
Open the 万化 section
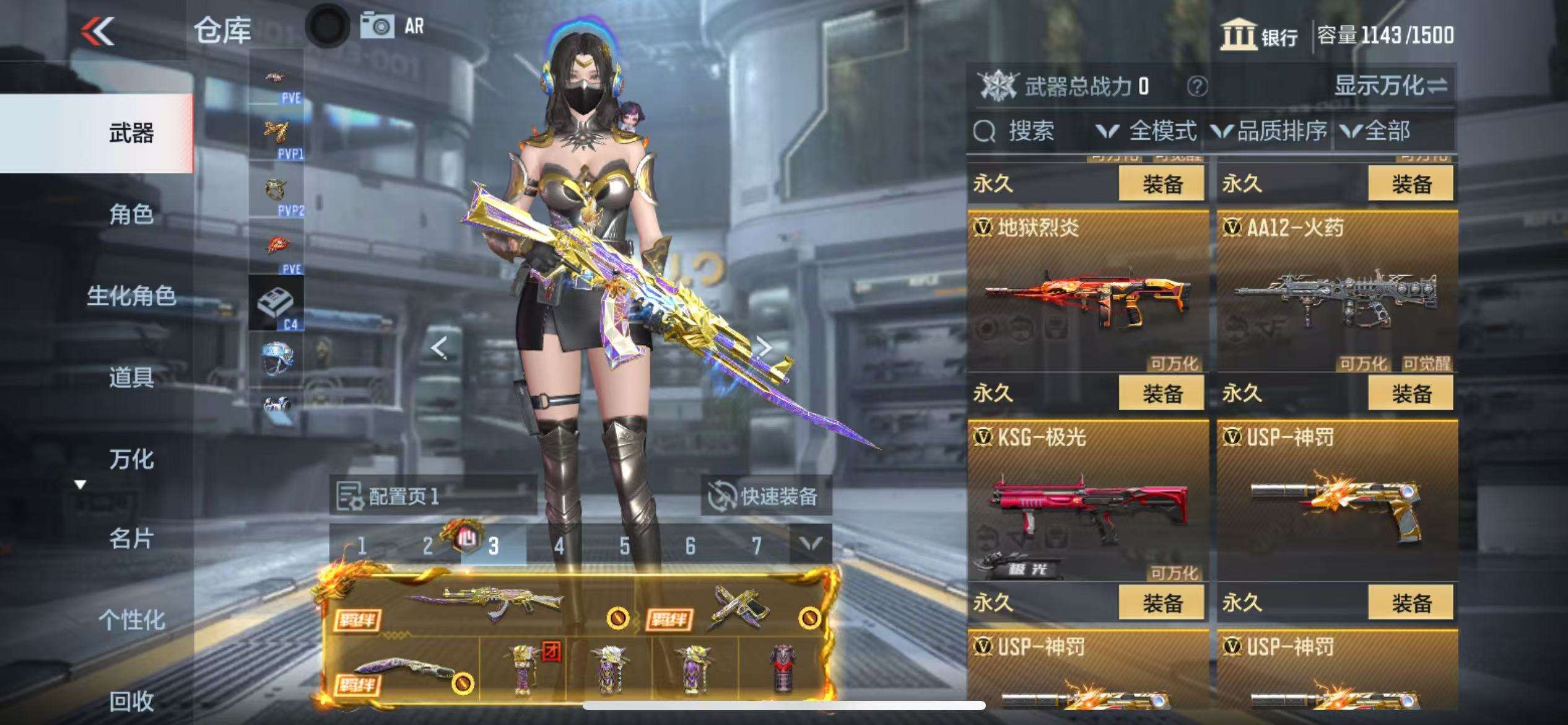(x=131, y=459)
